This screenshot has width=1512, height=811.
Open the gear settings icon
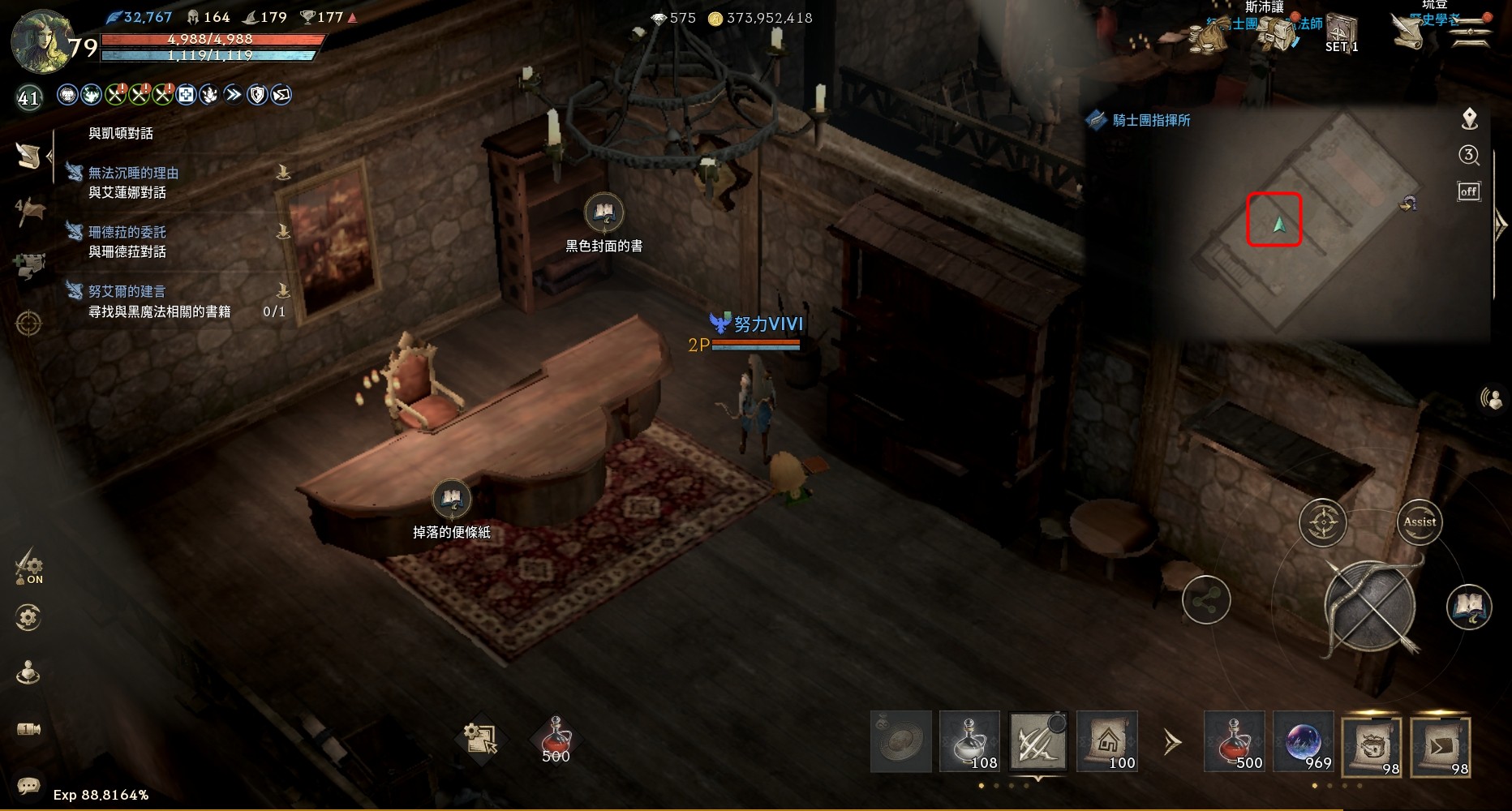tap(28, 618)
